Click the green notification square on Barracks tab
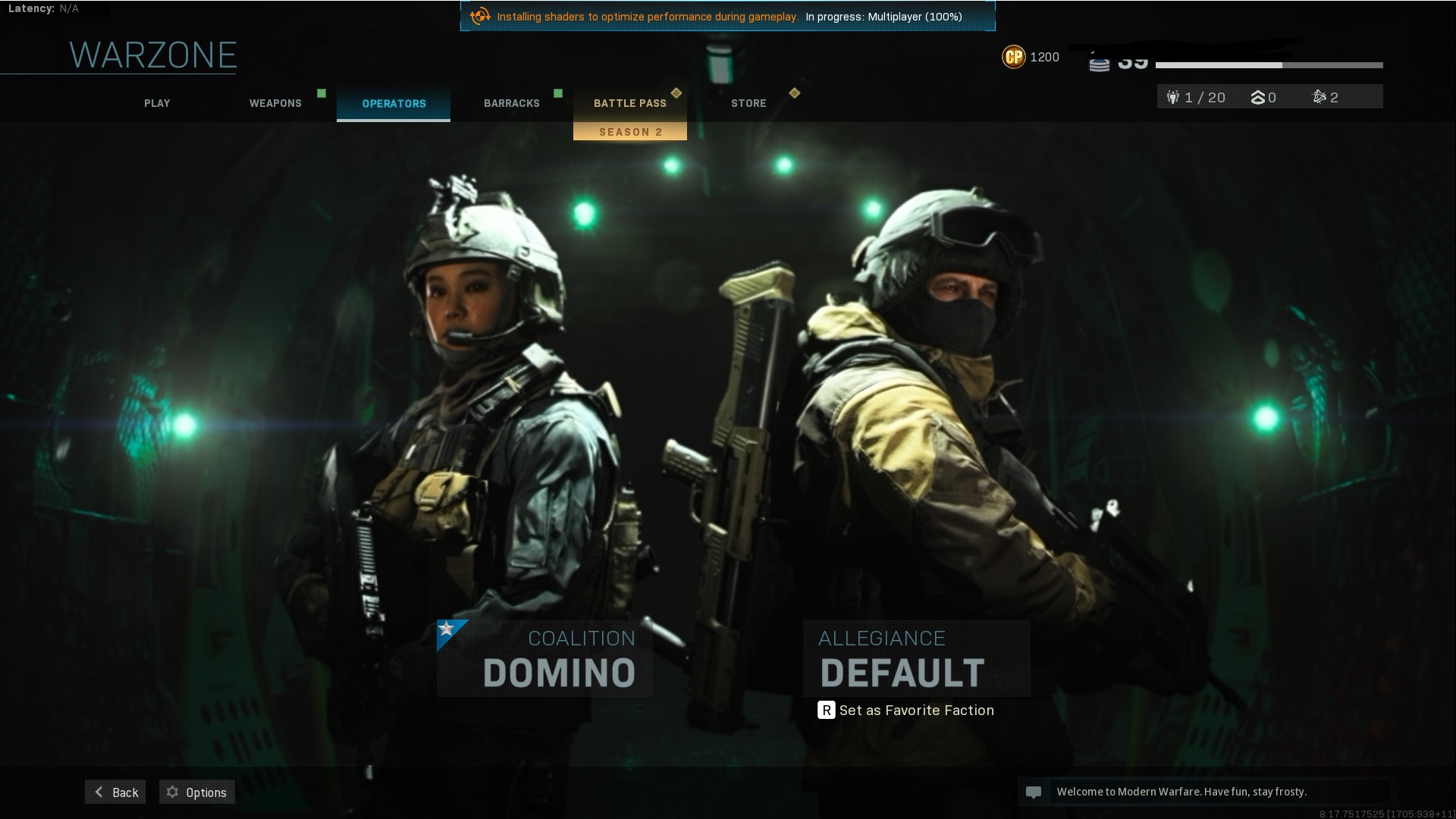 click(x=559, y=93)
